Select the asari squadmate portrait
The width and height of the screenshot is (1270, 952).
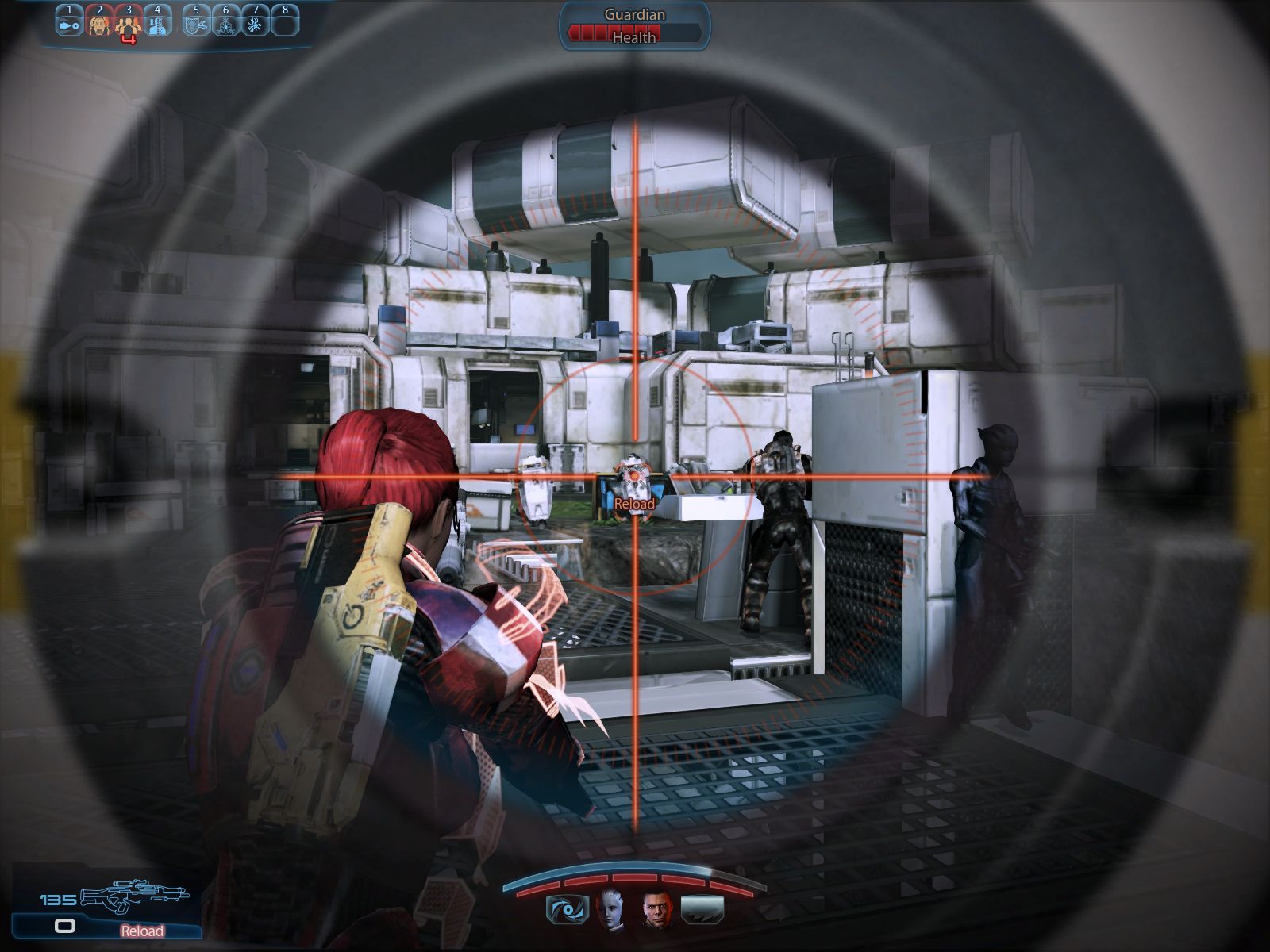(x=611, y=909)
